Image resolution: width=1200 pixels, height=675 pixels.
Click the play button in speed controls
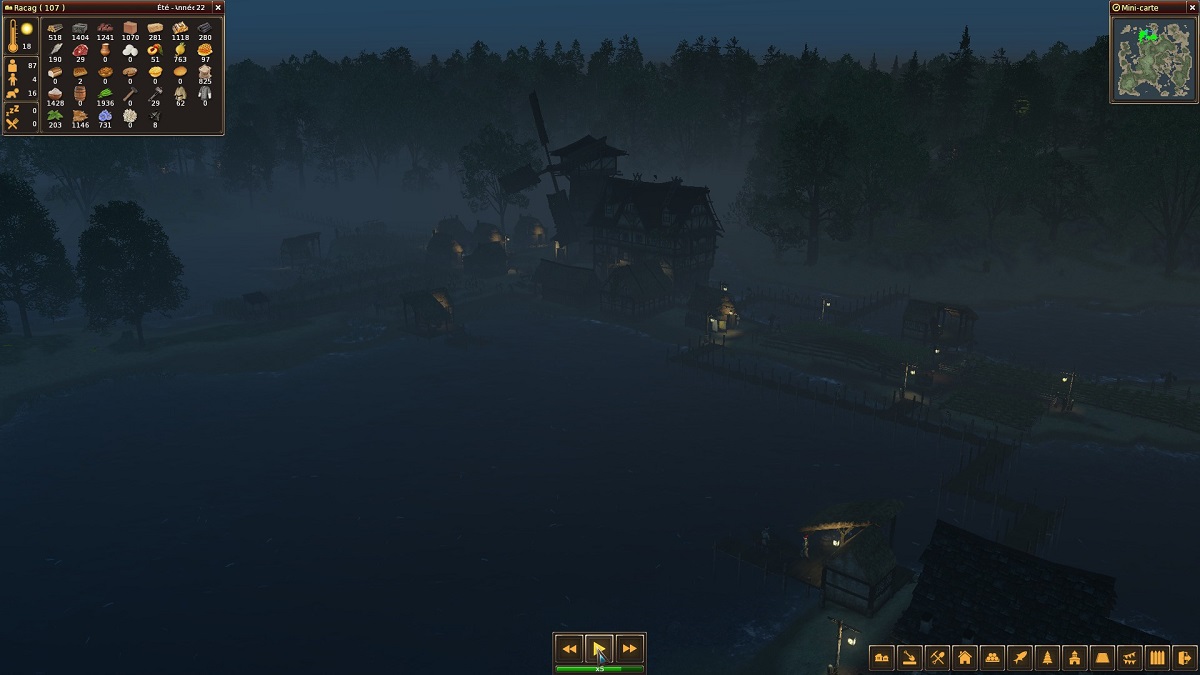click(599, 648)
